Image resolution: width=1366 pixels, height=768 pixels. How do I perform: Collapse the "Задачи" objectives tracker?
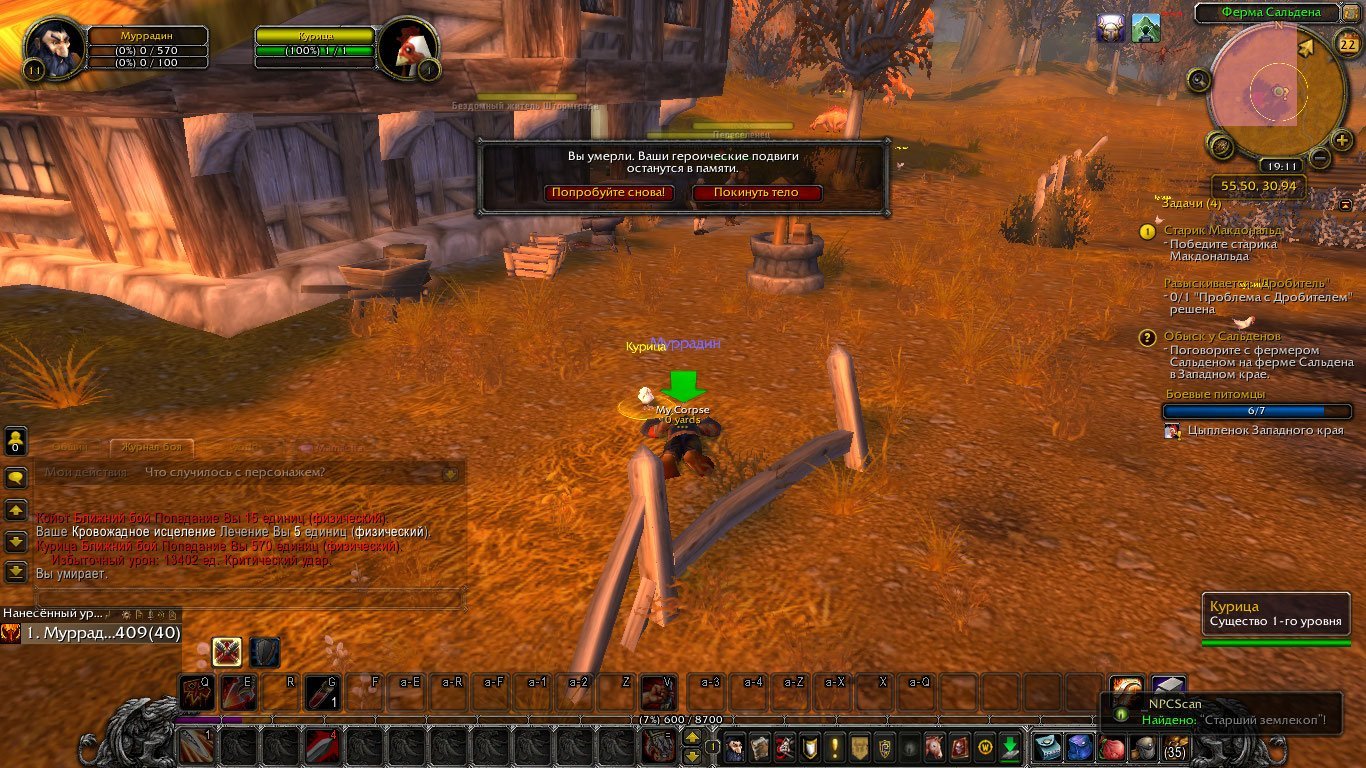[x=1346, y=204]
